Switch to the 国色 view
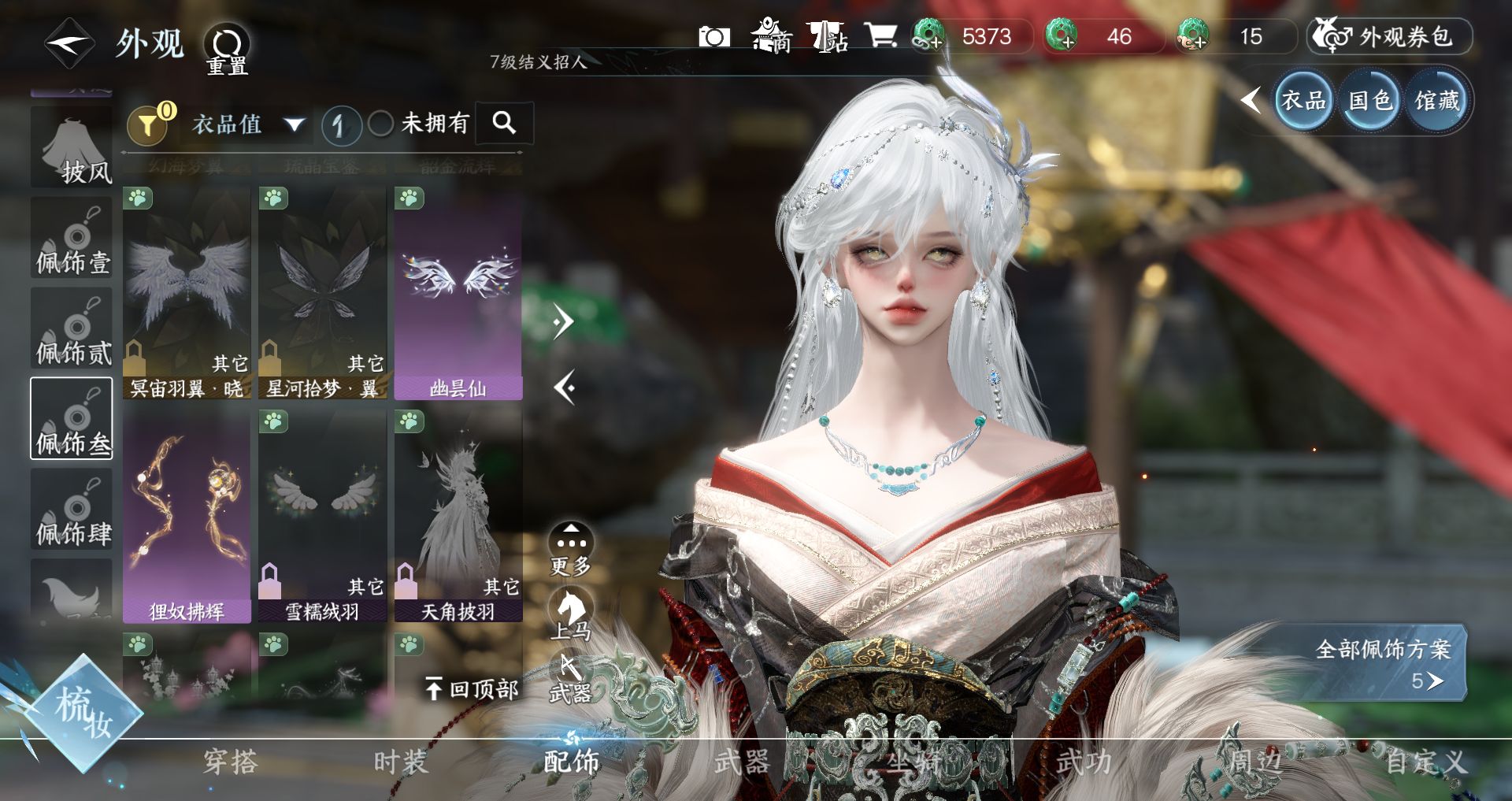This screenshot has width=1512, height=801. 1370,101
